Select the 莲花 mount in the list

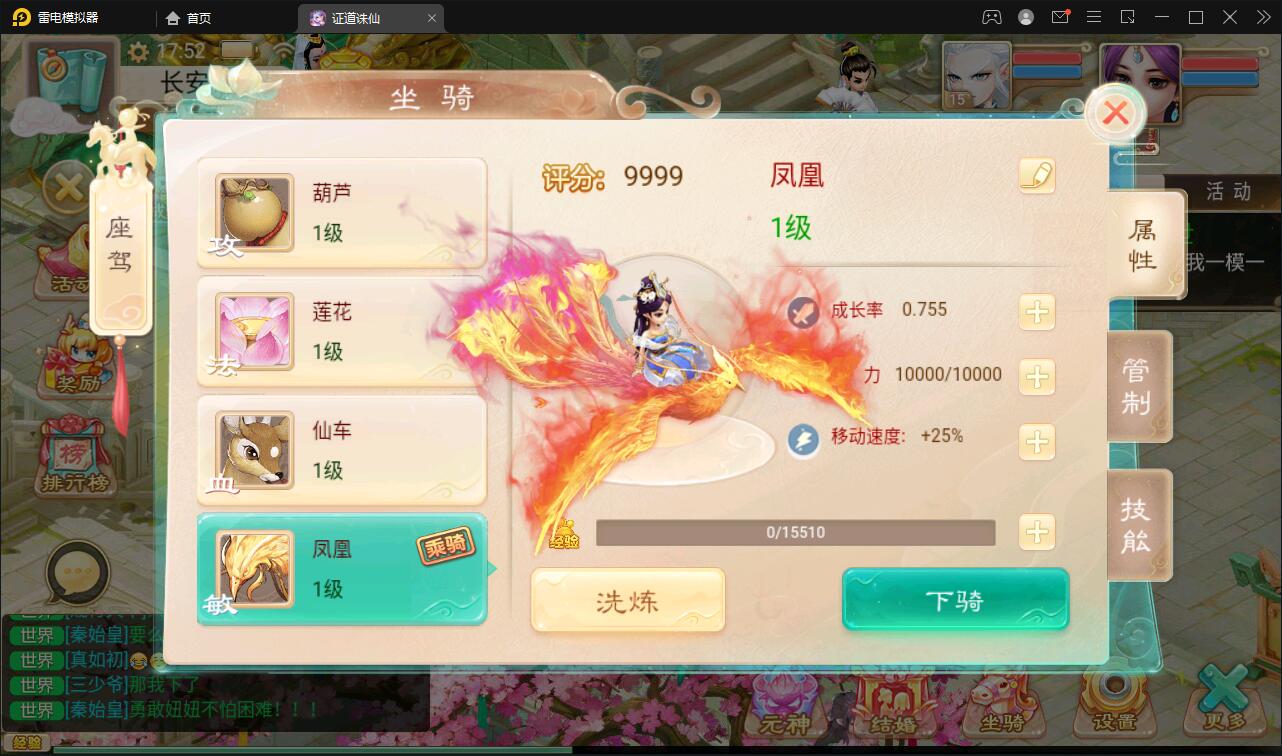342,331
